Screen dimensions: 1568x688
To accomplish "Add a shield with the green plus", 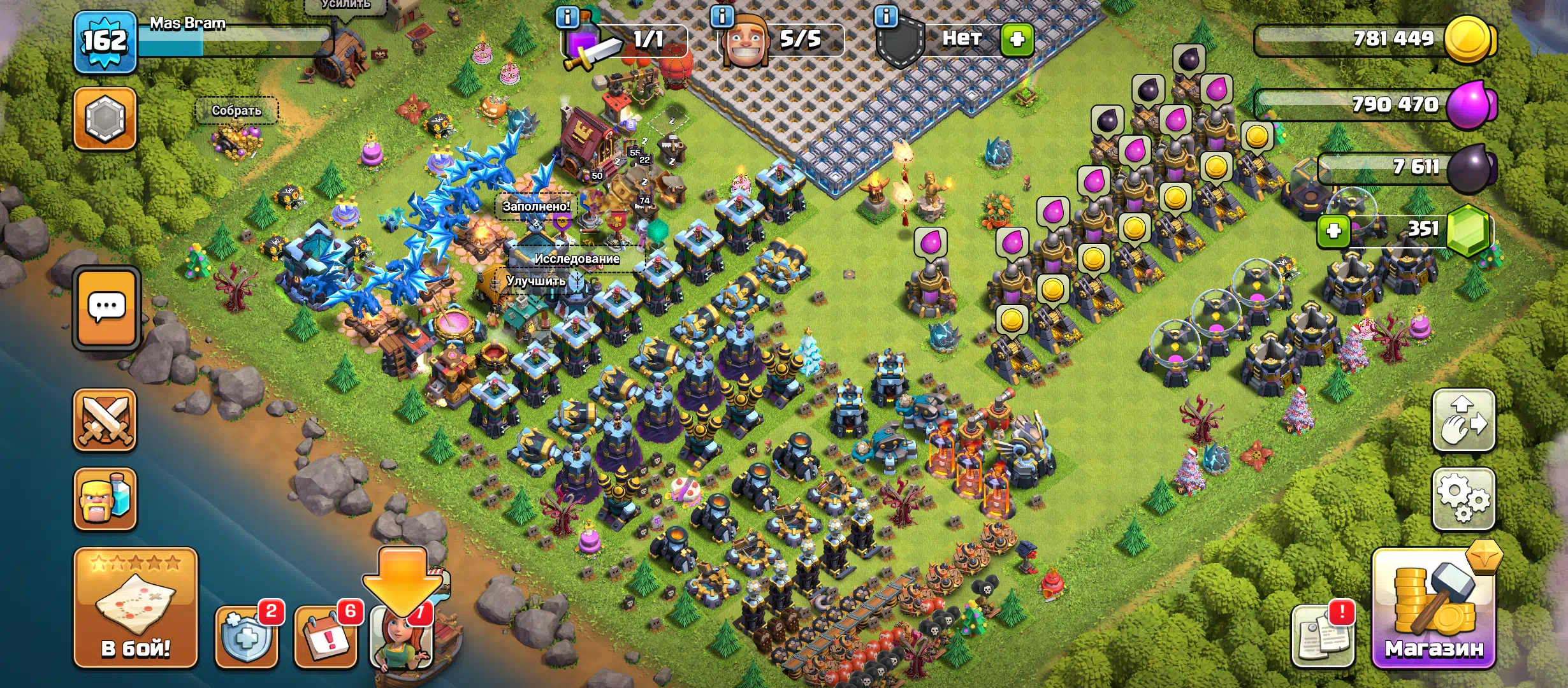I will tap(1017, 39).
